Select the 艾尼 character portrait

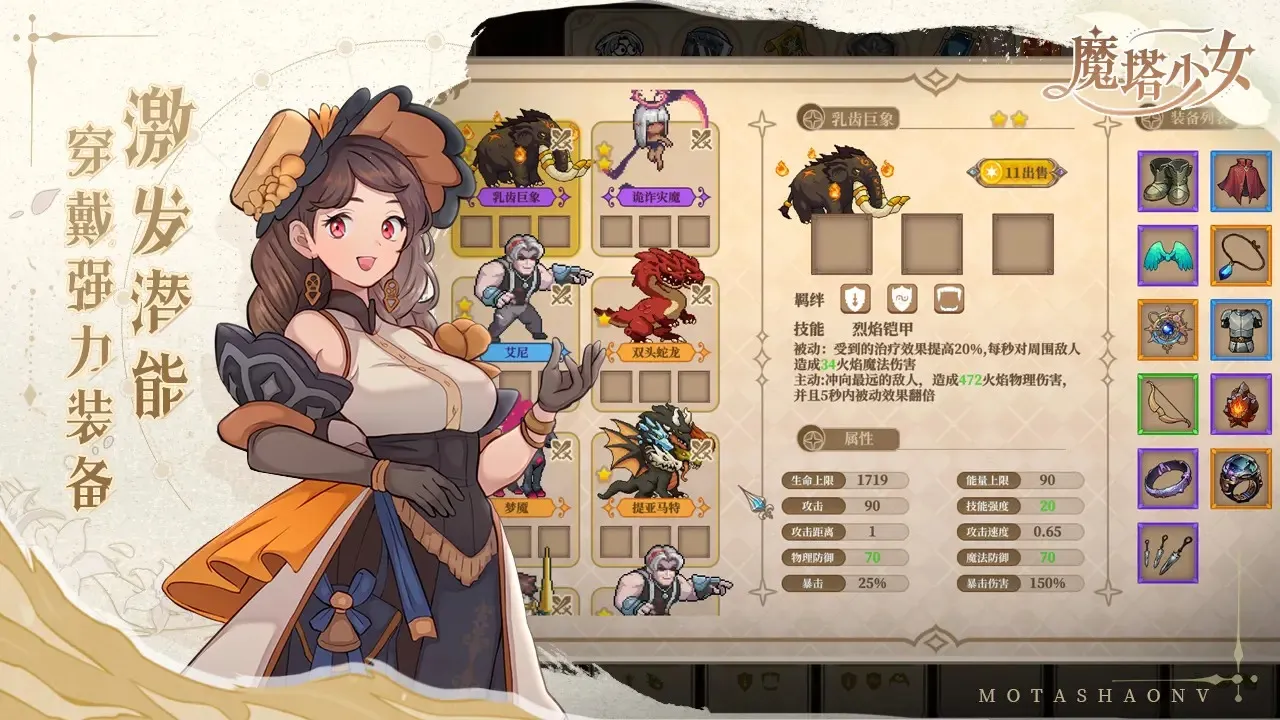(x=520, y=290)
